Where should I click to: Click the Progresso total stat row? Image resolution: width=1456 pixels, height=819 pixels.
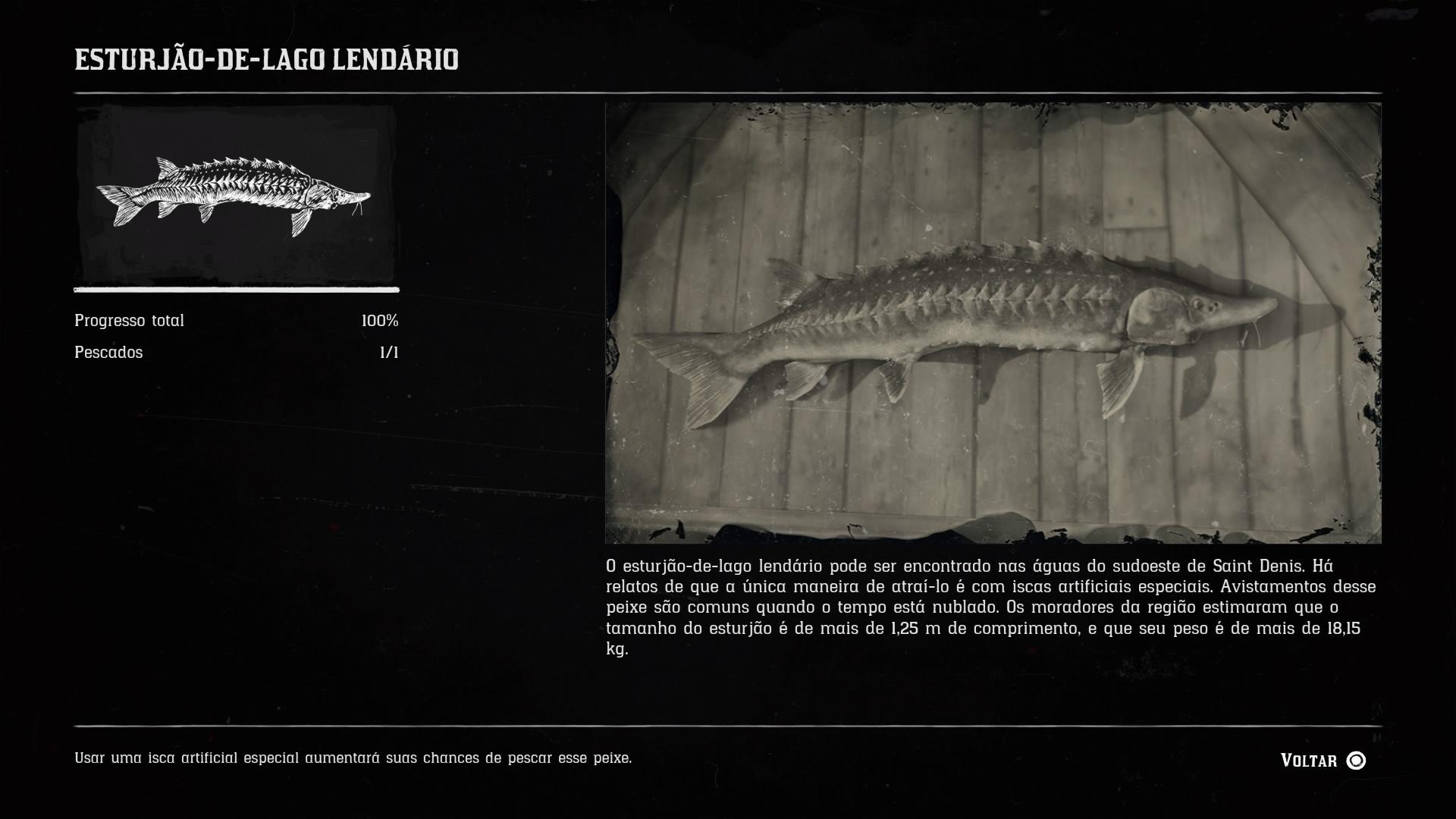[x=129, y=320]
